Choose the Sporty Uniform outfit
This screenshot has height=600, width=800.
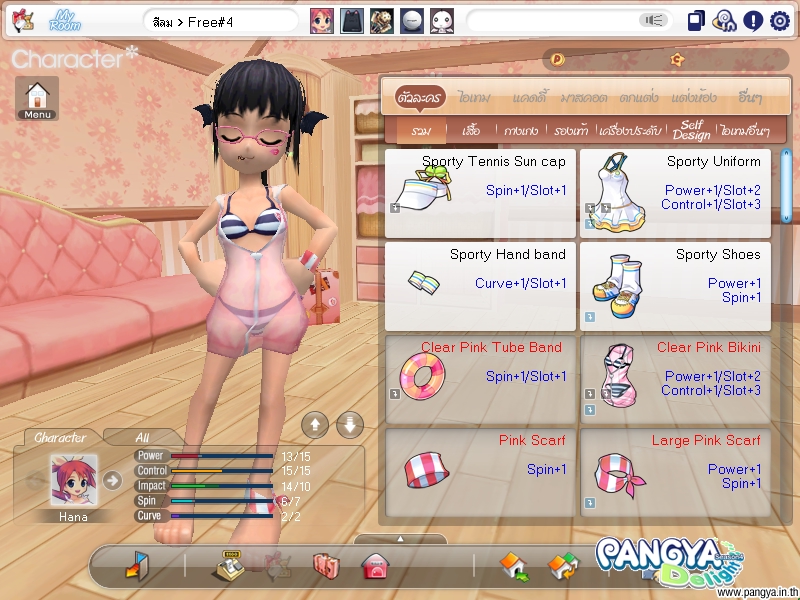pos(675,193)
